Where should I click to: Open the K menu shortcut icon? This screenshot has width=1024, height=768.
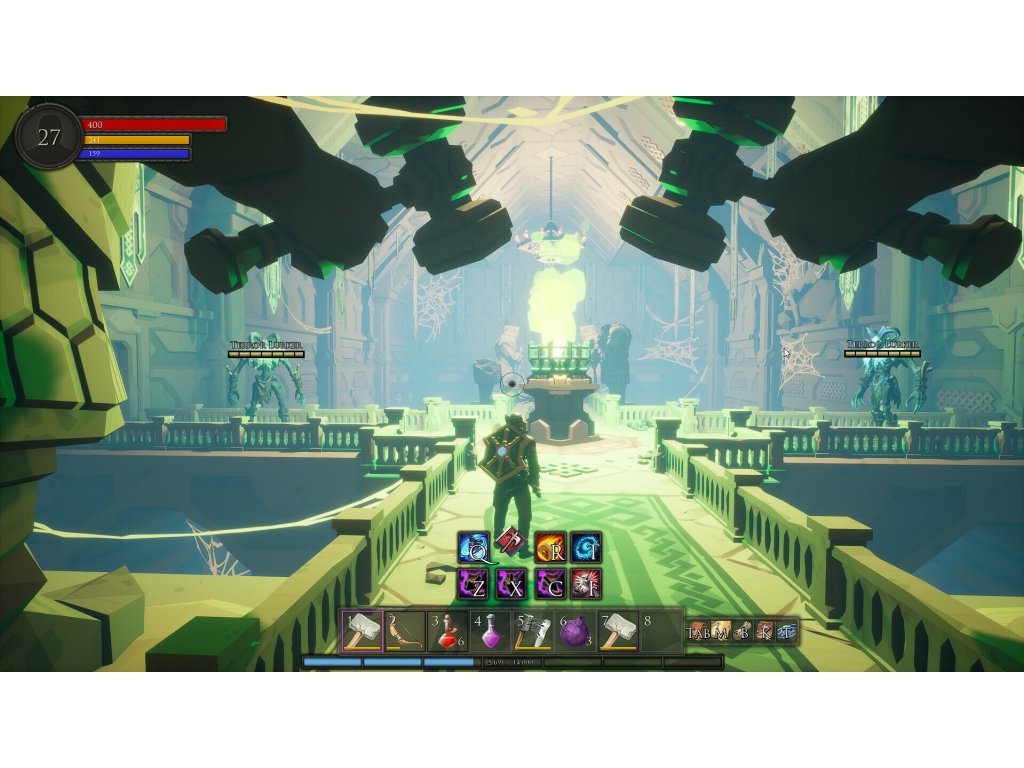[765, 631]
